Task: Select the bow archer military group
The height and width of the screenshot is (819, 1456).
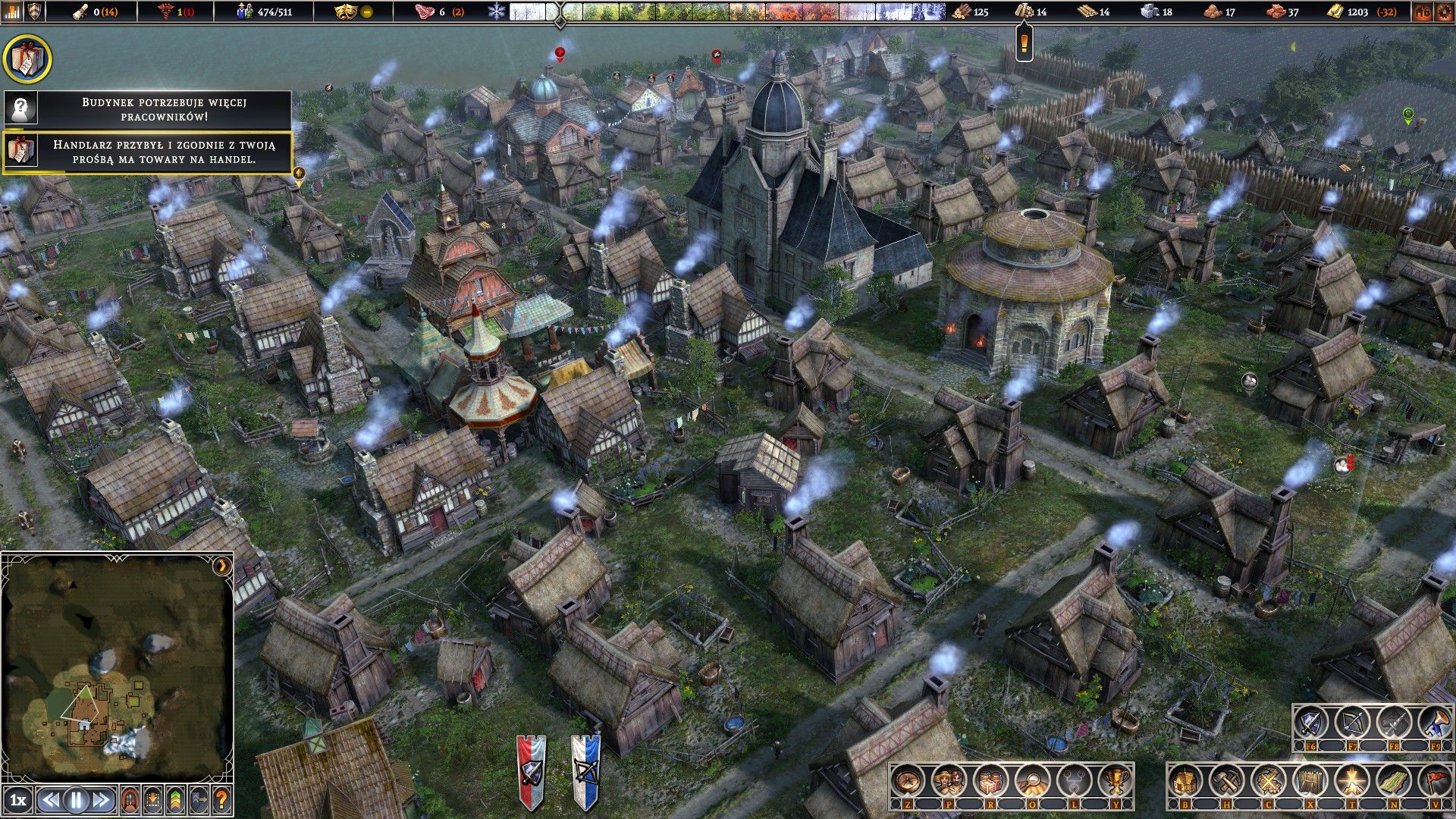Action: [1351, 724]
